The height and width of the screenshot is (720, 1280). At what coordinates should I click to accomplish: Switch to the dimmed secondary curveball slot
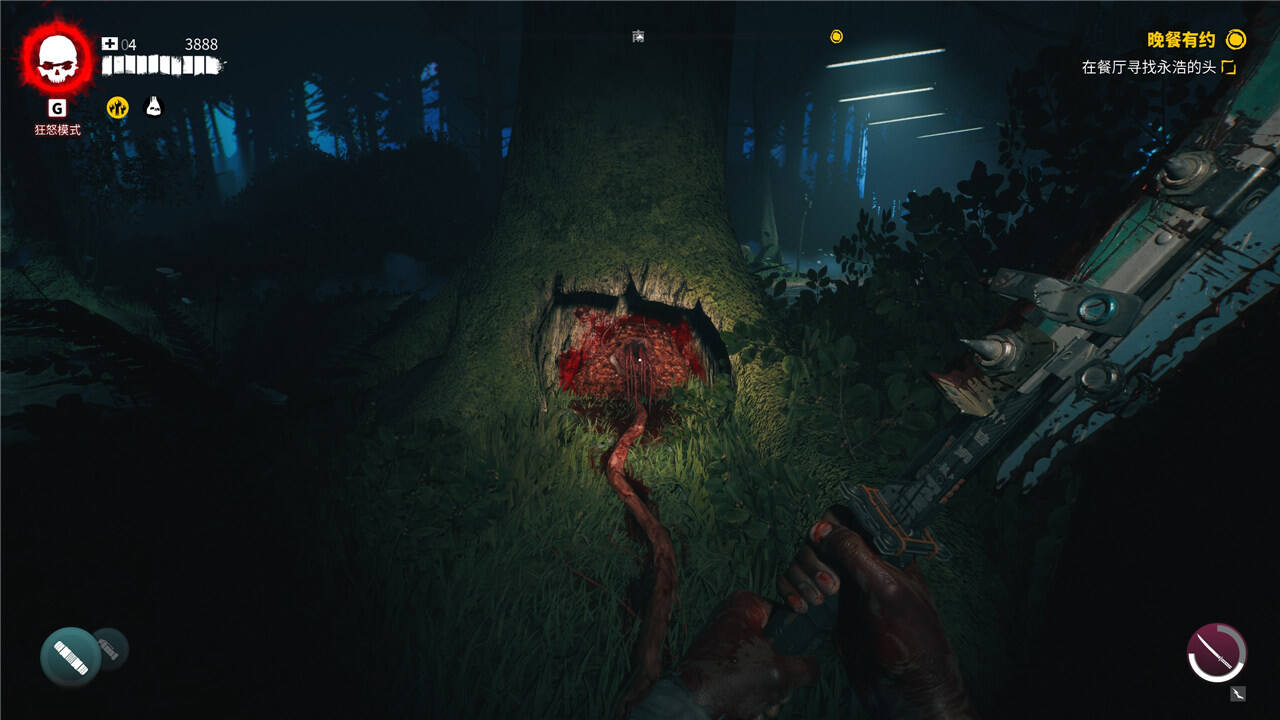click(x=113, y=648)
